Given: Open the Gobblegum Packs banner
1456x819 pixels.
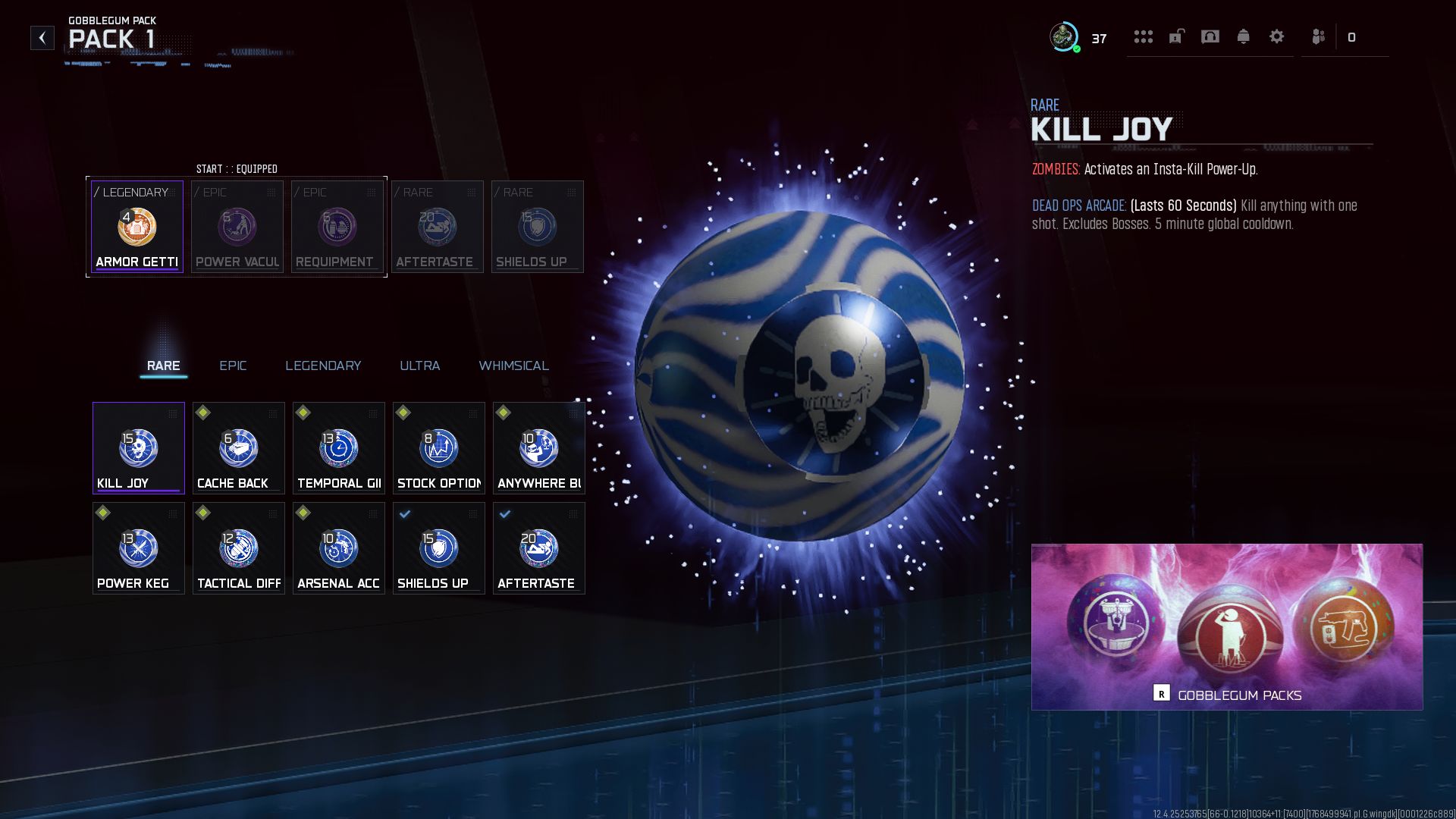Looking at the screenshot, I should click(1226, 627).
